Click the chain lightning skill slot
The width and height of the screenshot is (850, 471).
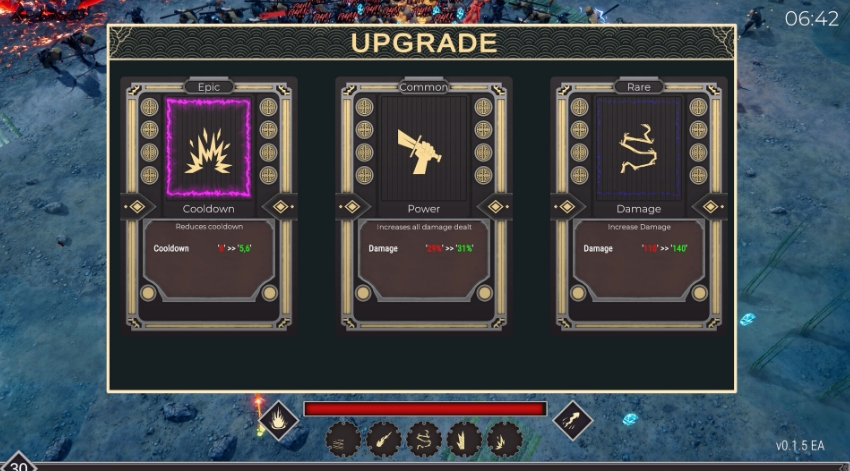coord(424,439)
